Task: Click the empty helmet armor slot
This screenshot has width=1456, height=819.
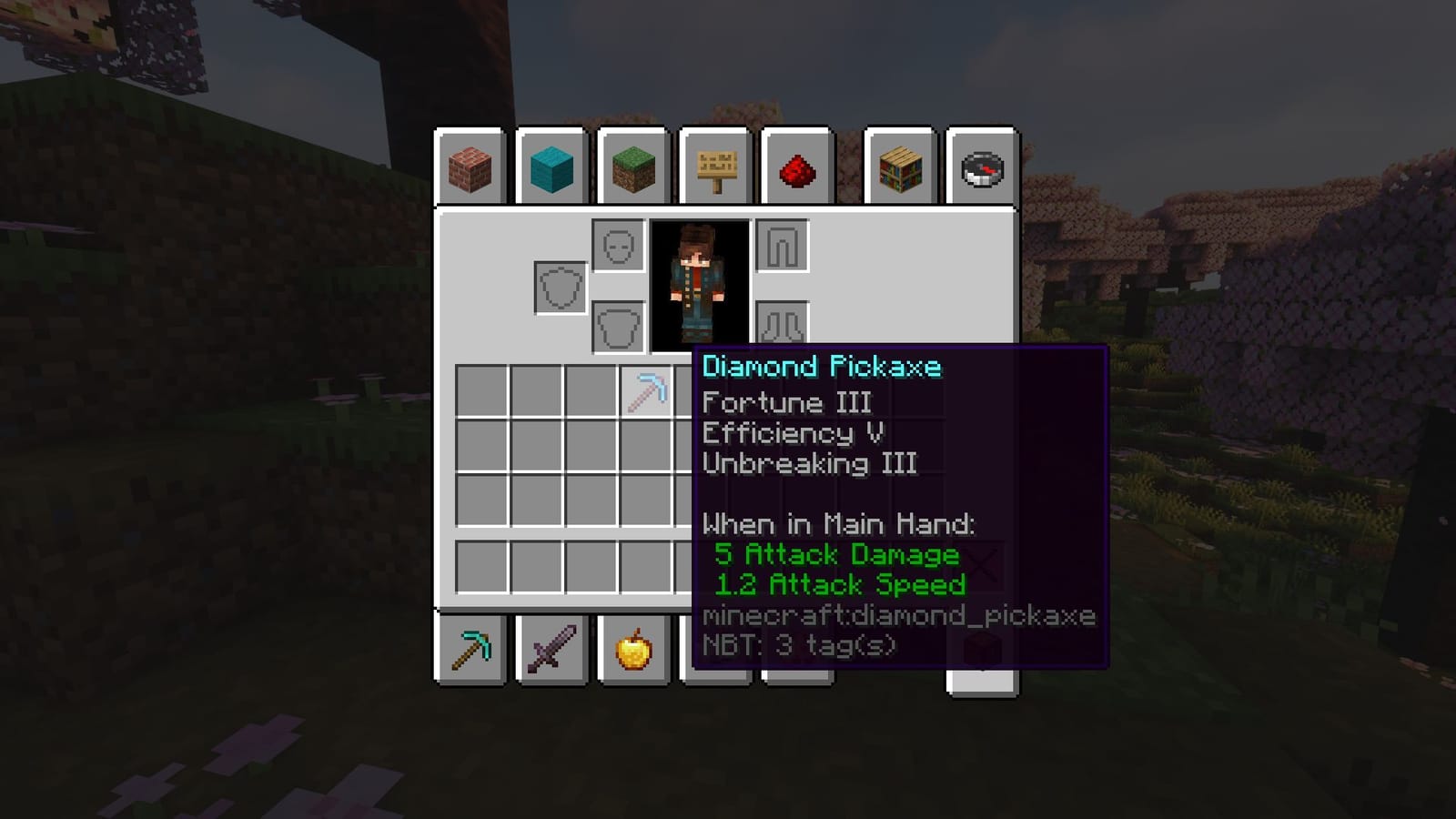Action: click(x=617, y=246)
